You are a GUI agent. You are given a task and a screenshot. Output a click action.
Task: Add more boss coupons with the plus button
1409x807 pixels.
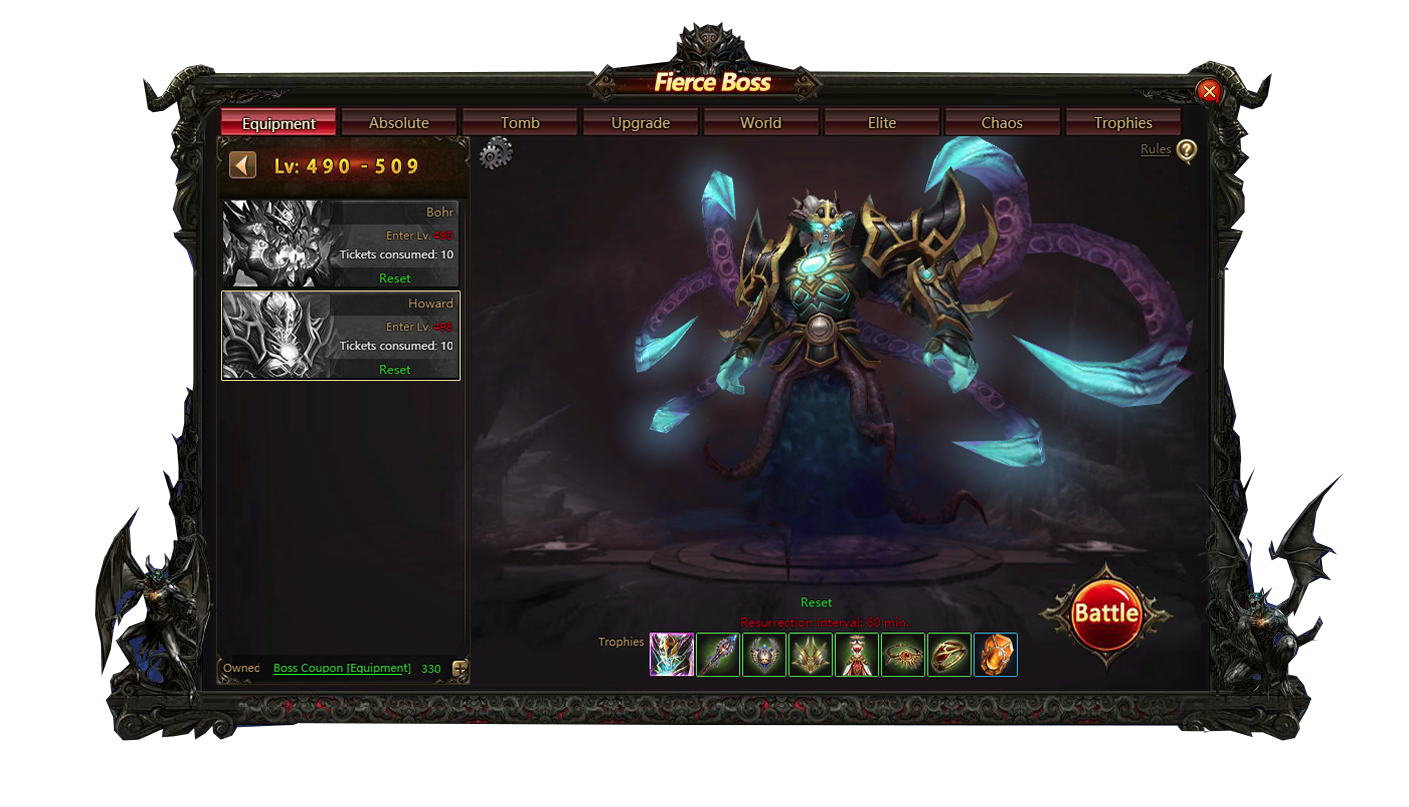pyautogui.click(x=460, y=669)
